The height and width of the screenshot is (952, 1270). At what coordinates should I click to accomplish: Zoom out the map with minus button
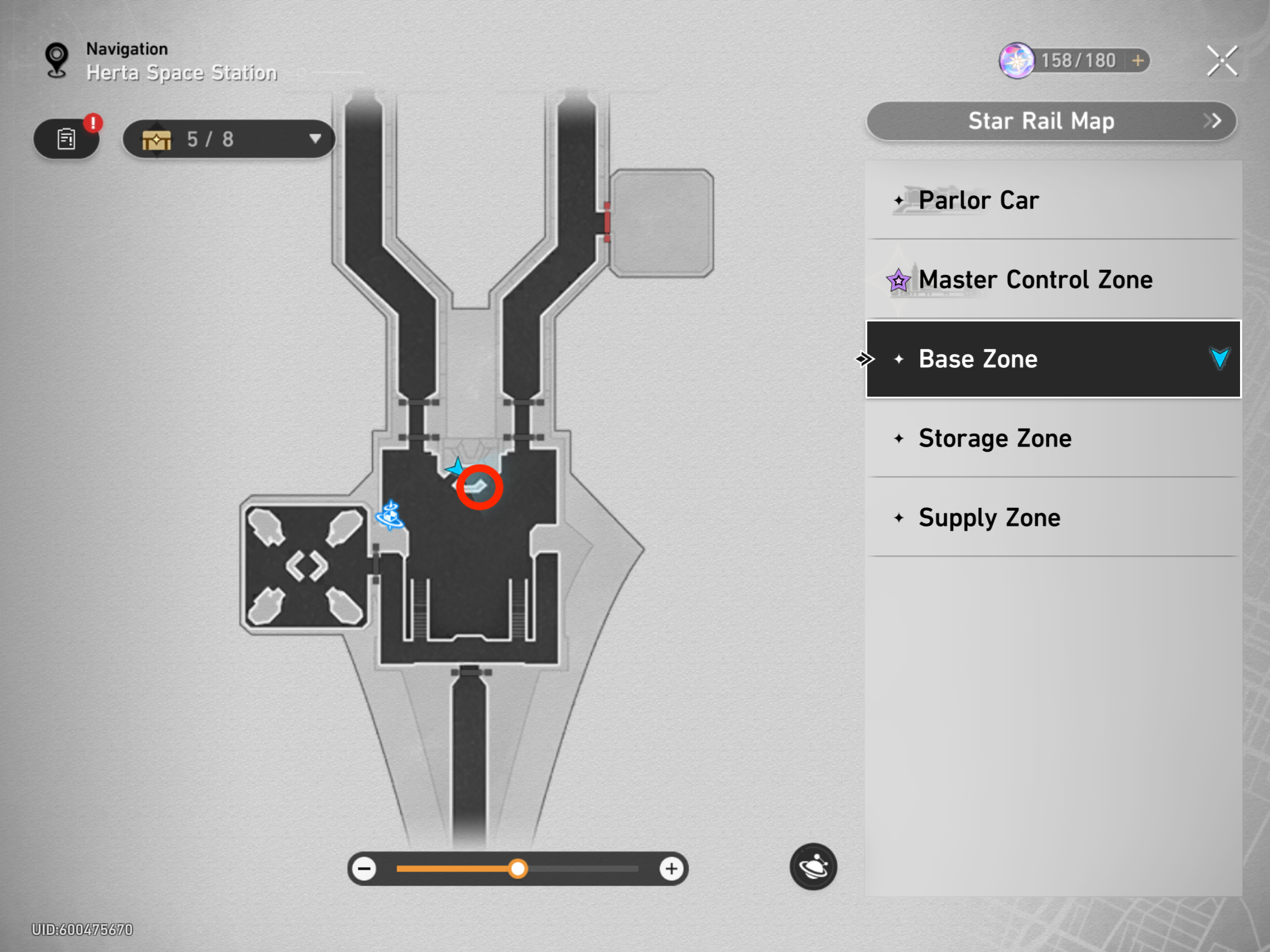click(365, 869)
